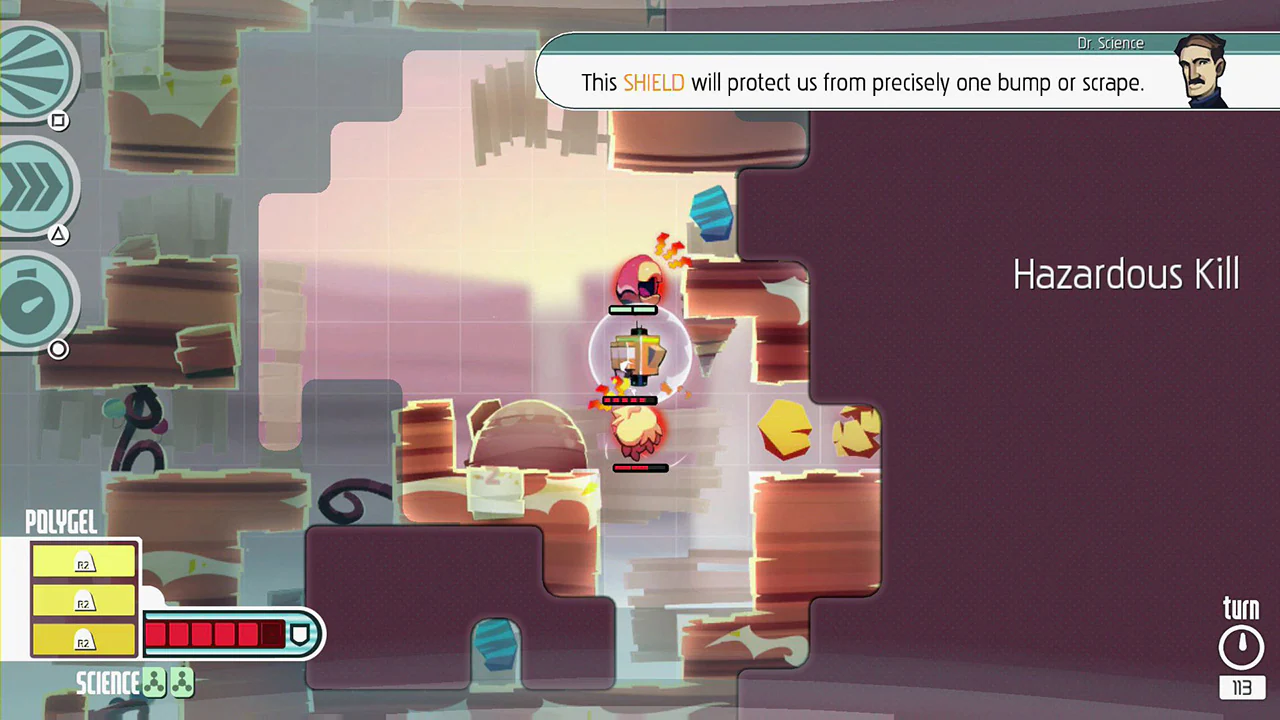Viewport: 1280px width, 720px height.
Task: Click the shield emblem on the health bar
Action: click(301, 633)
